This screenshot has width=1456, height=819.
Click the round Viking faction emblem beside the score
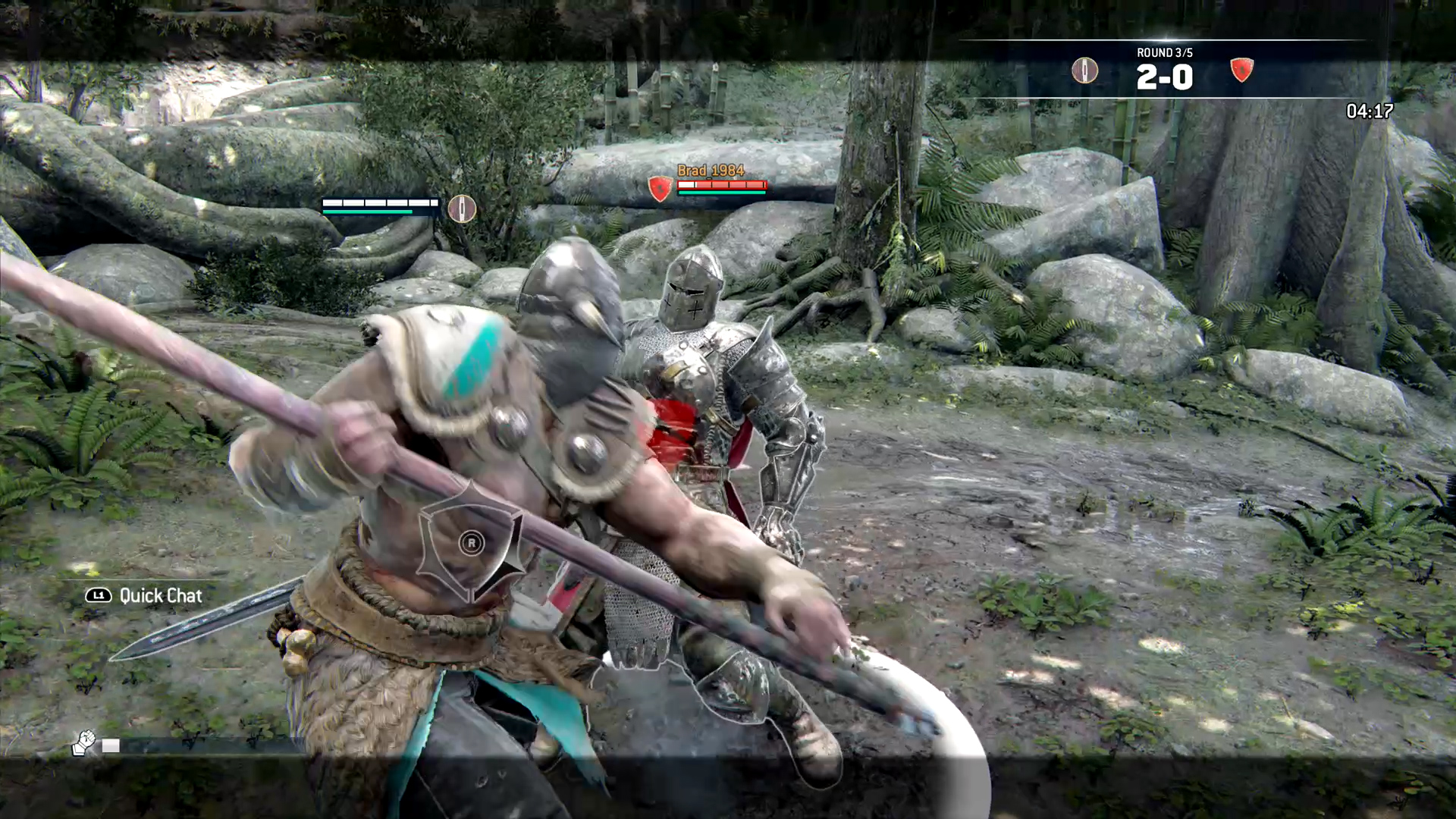coord(1084,70)
